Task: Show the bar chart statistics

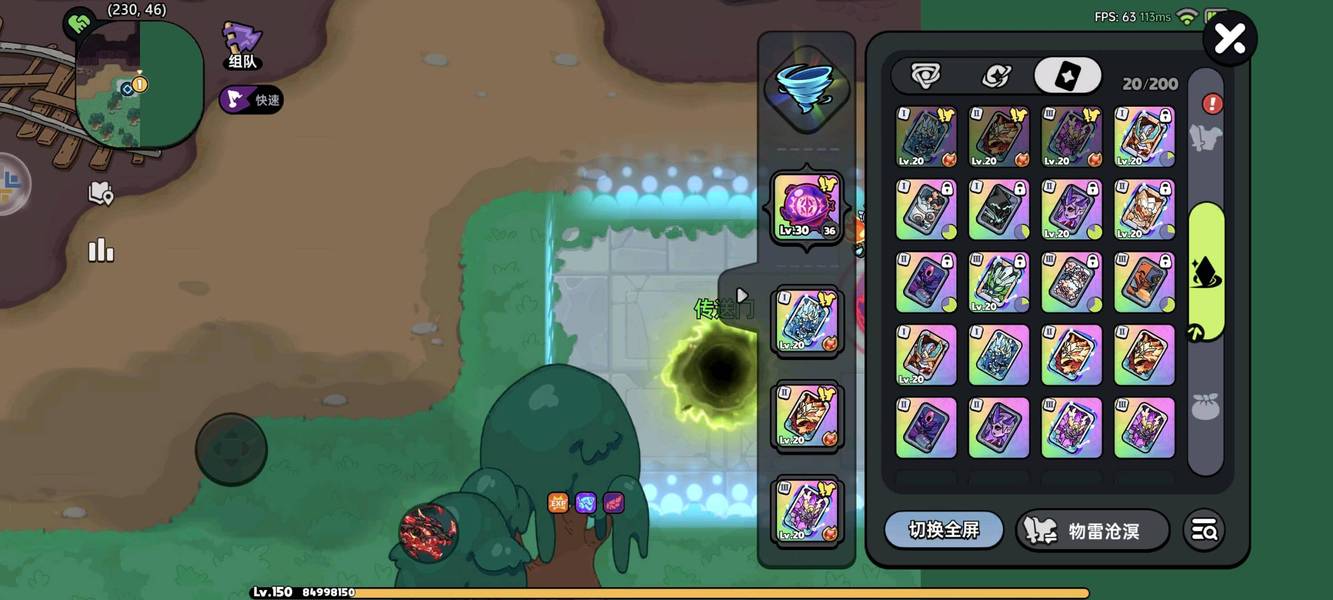Action: click(101, 250)
